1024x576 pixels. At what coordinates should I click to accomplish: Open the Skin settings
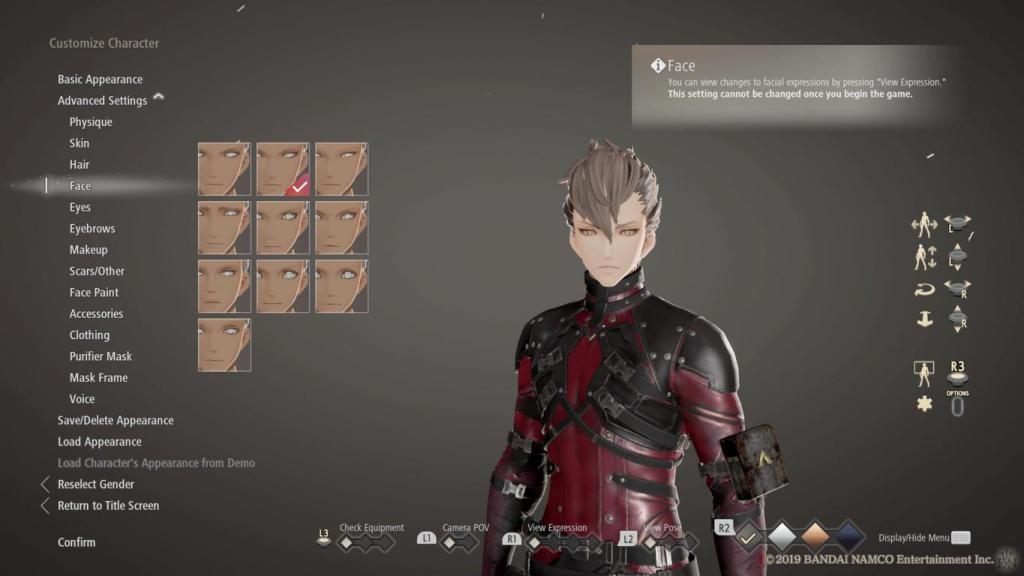[x=79, y=143]
